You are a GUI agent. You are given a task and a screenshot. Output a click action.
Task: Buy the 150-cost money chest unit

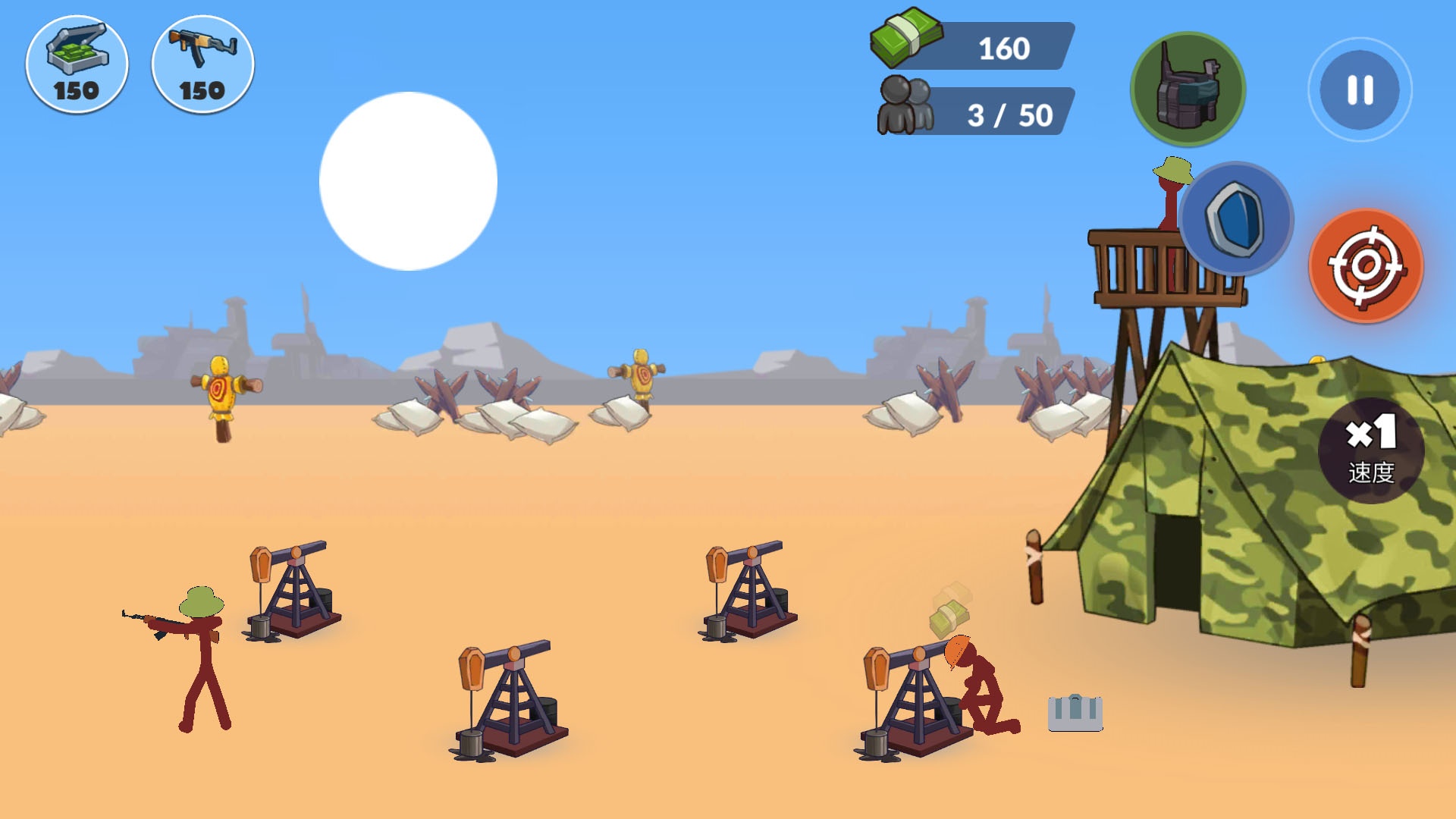[x=77, y=64]
